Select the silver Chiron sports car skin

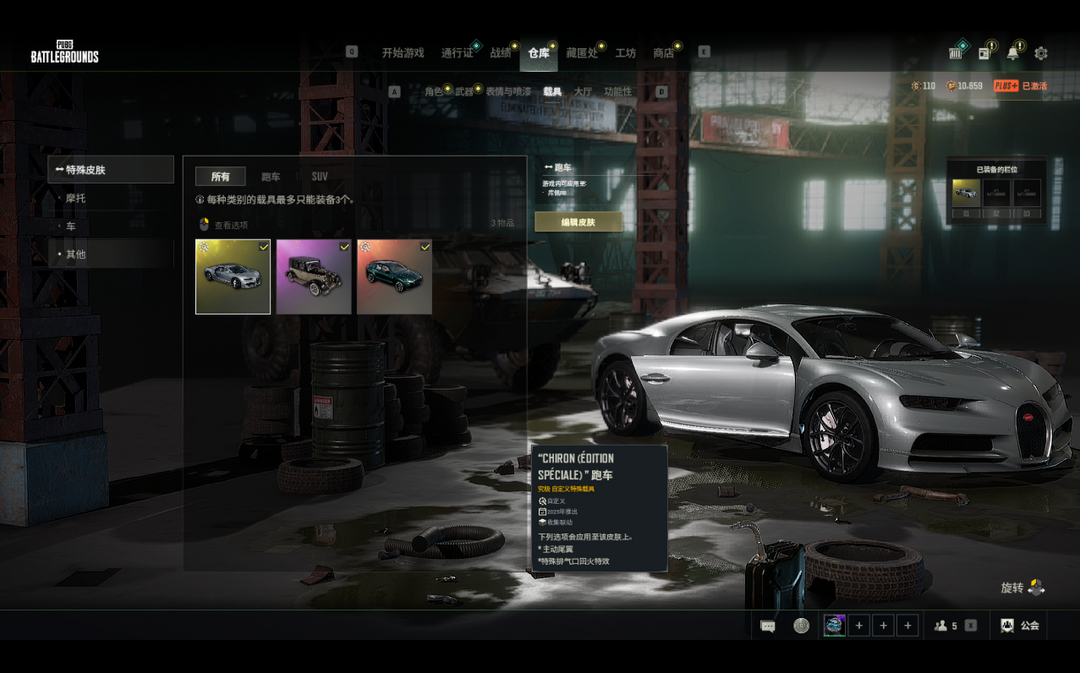[x=233, y=276]
